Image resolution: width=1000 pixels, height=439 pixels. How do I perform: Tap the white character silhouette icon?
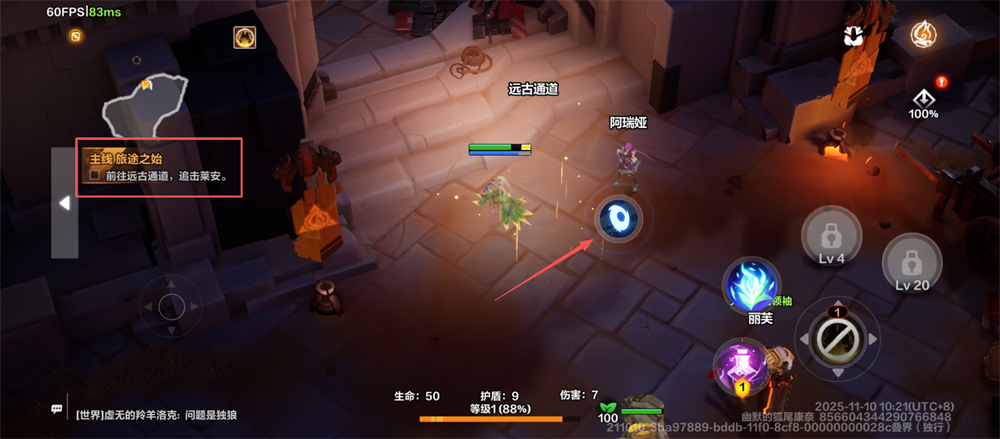point(853,36)
